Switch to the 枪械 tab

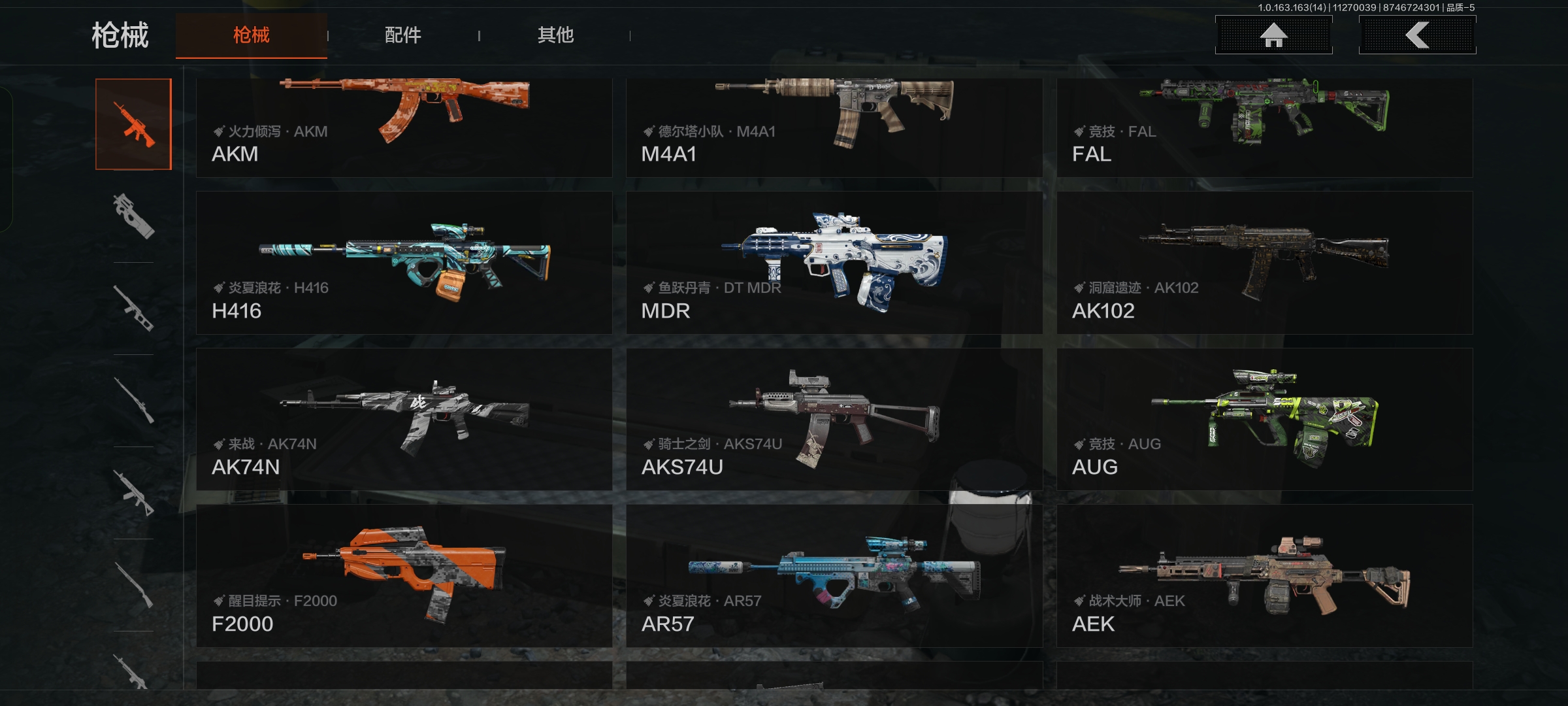pyautogui.click(x=252, y=35)
